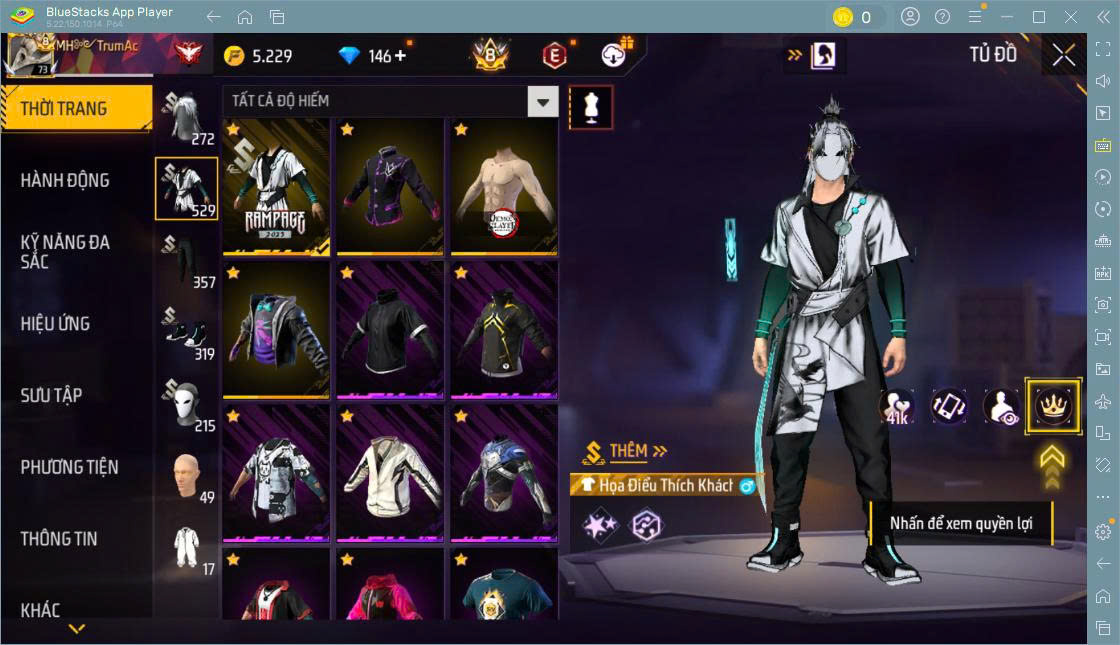
Task: Go to the HIỆU ỨNG section
Action: (55, 323)
